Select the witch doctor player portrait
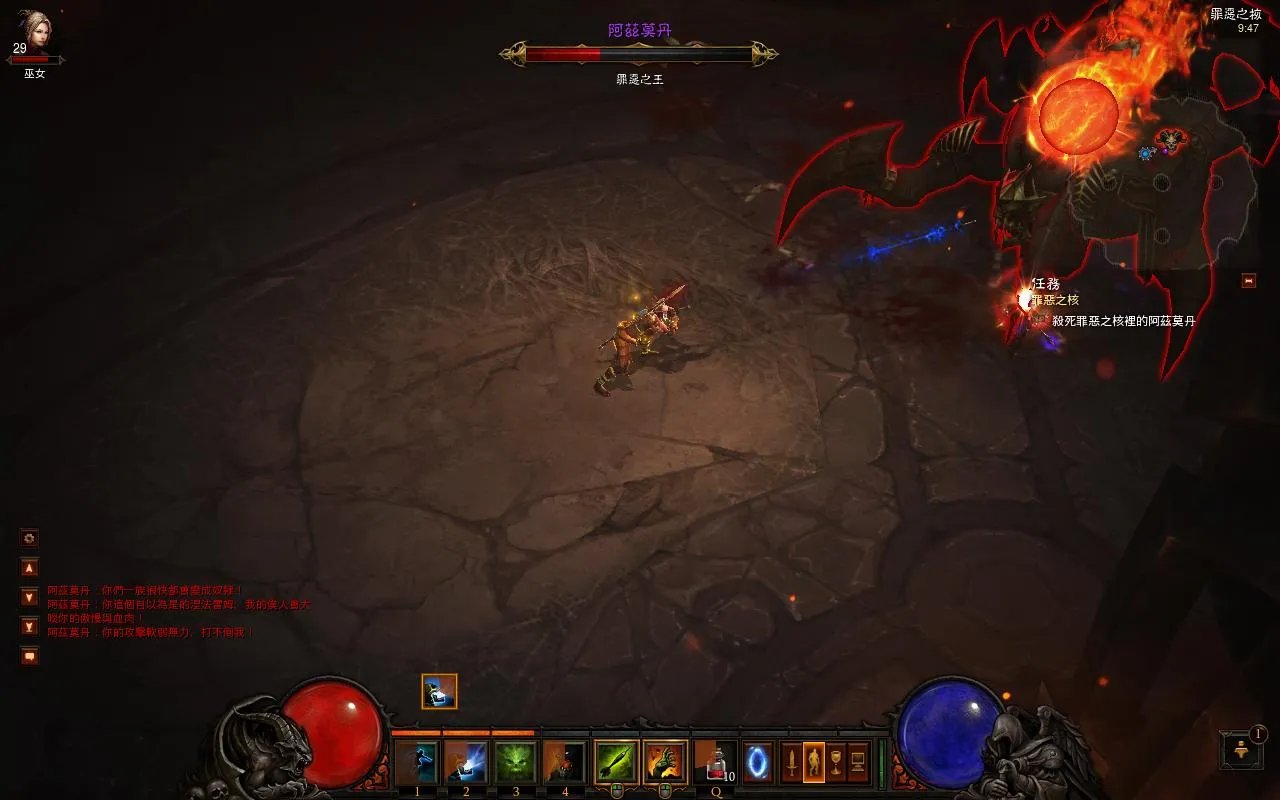This screenshot has height=800, width=1280. 34,33
